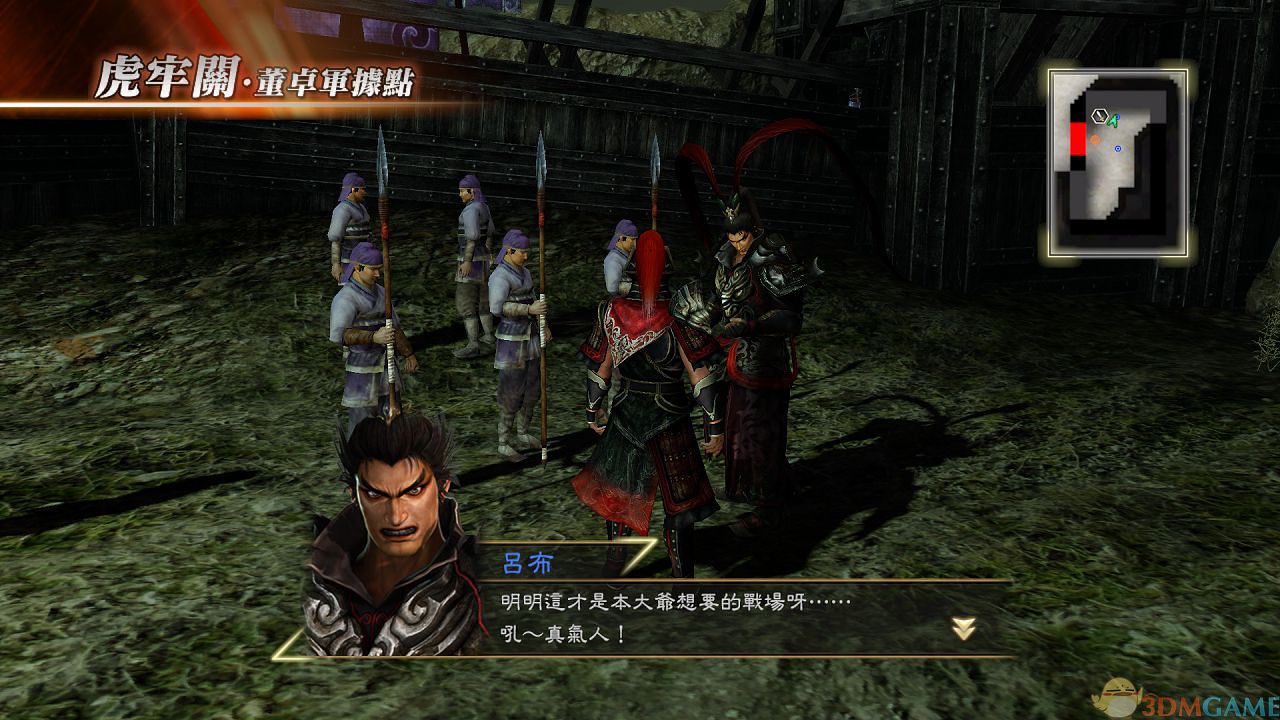Click the red gate marker on minimap

pyautogui.click(x=1078, y=139)
